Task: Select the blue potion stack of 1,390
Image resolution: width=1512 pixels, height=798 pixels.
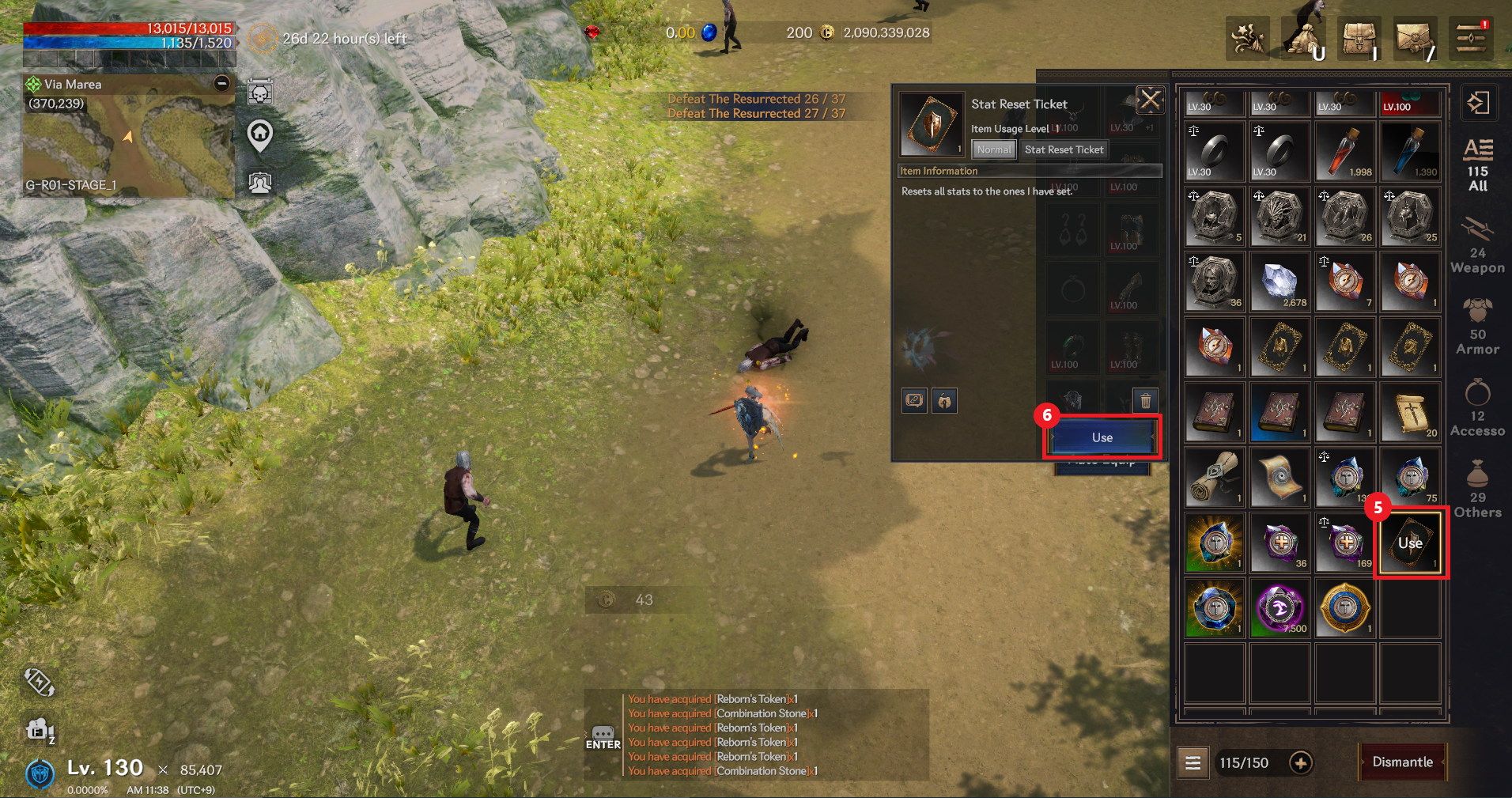Action: [x=1411, y=152]
